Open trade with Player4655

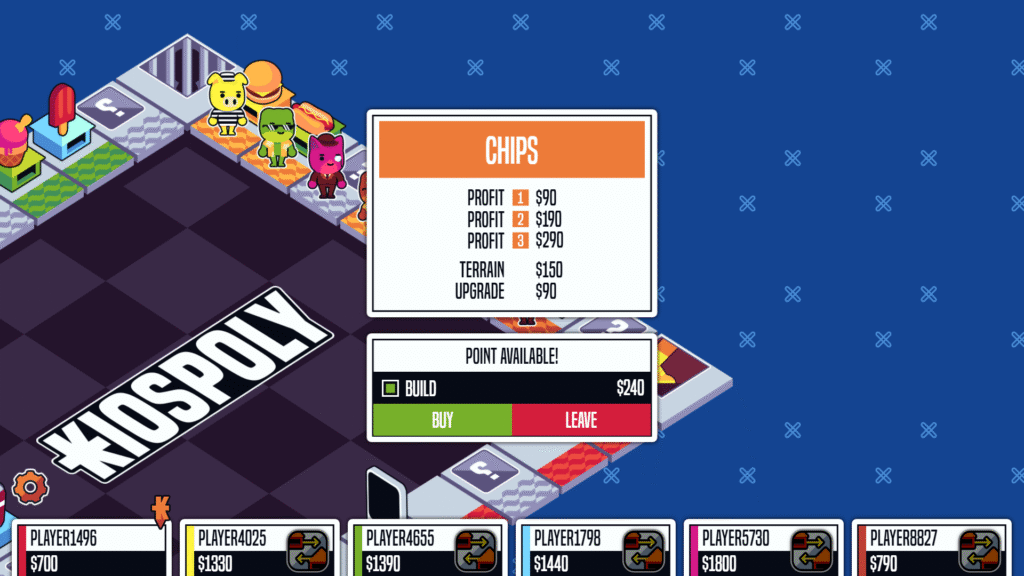click(476, 550)
